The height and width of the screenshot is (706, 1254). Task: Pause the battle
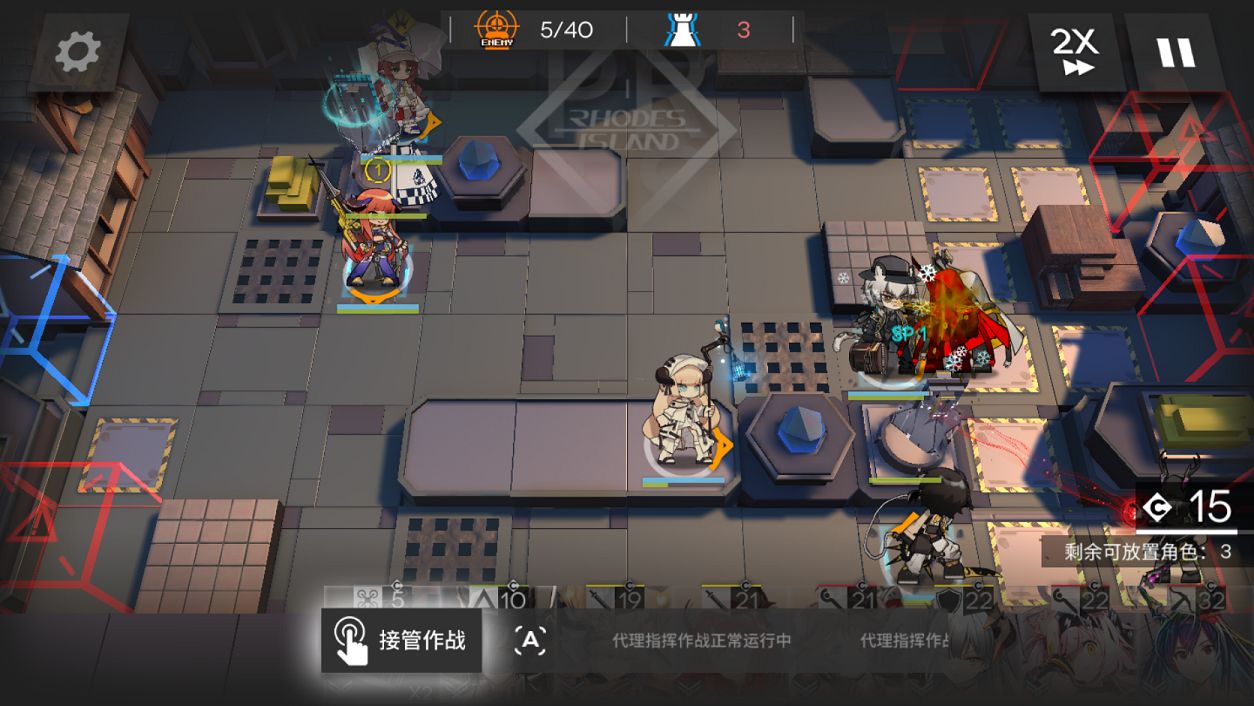[1176, 51]
